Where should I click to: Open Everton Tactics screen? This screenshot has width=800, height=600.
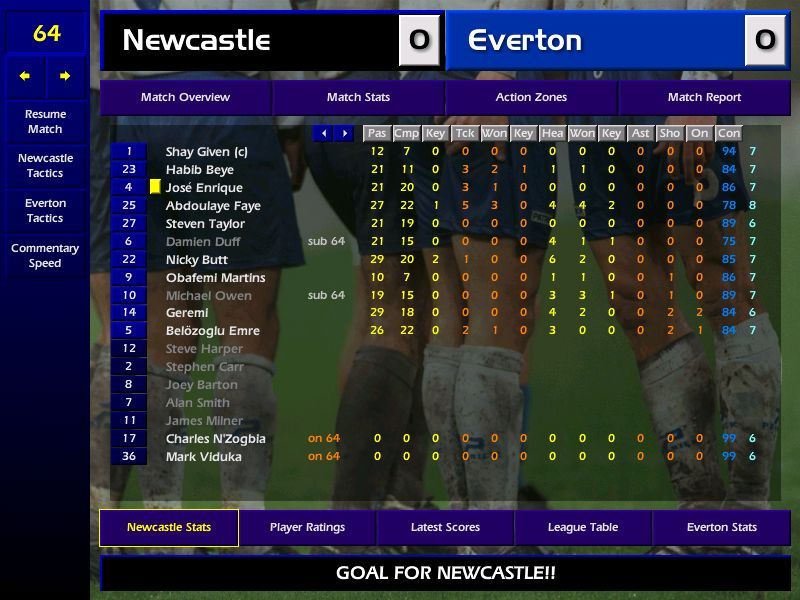click(x=45, y=210)
